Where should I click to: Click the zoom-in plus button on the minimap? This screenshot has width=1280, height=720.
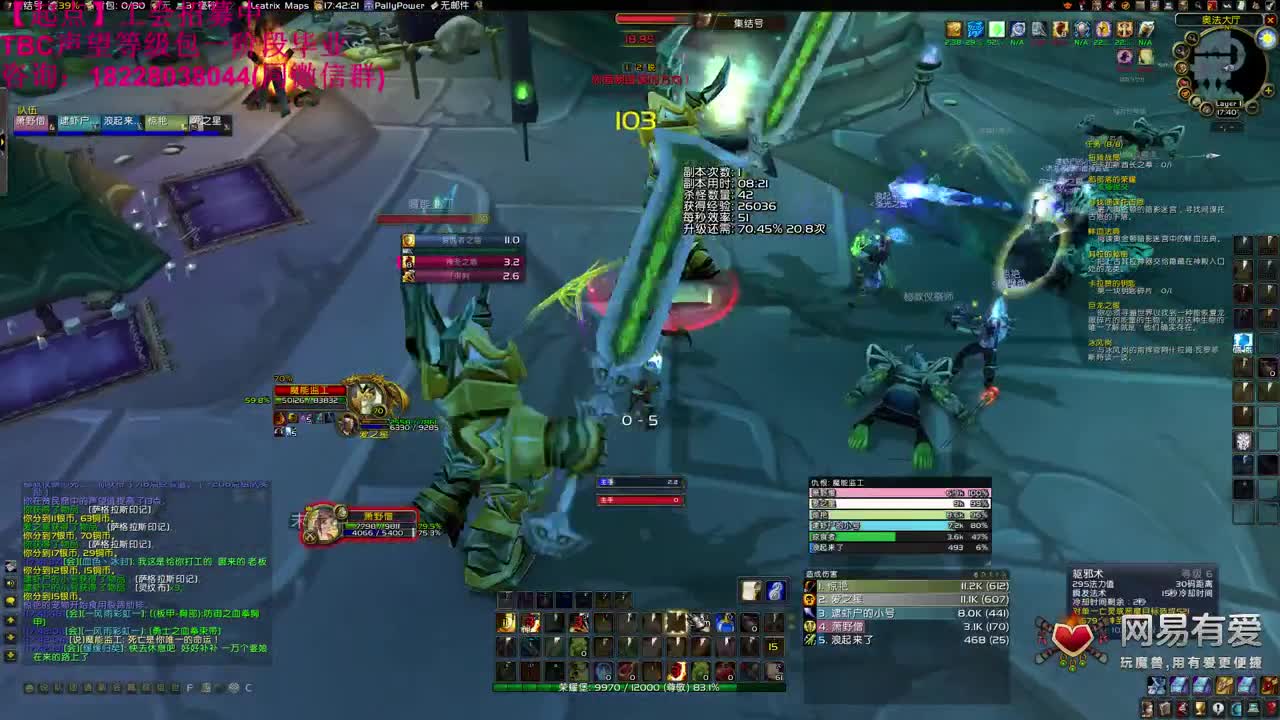click(x=1268, y=90)
